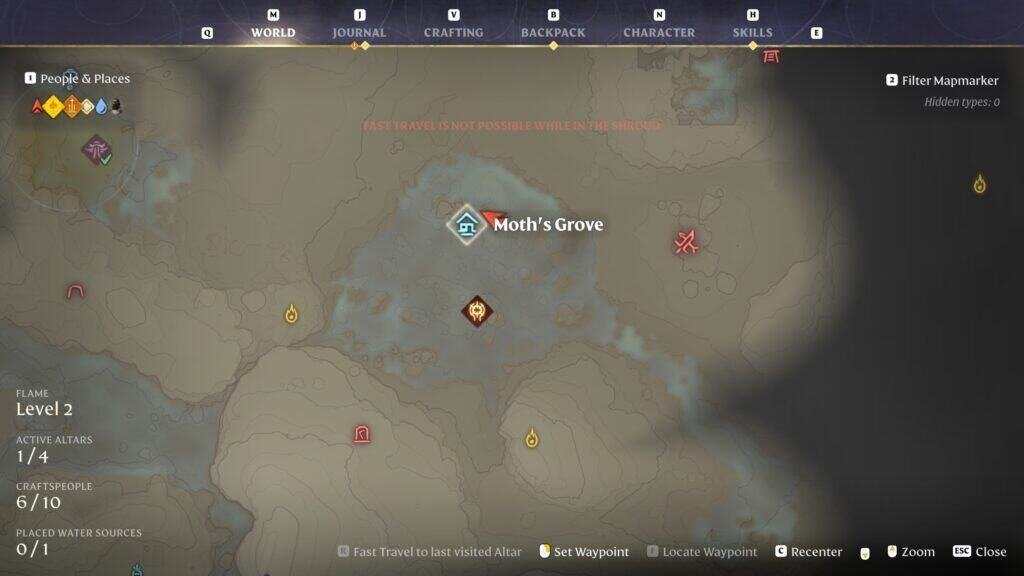Show the Character tab

click(659, 32)
